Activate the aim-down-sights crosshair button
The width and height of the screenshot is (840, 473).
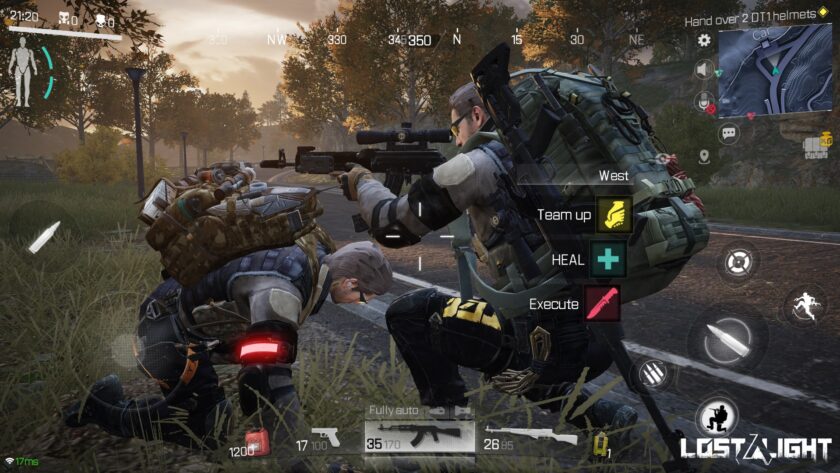tap(737, 264)
